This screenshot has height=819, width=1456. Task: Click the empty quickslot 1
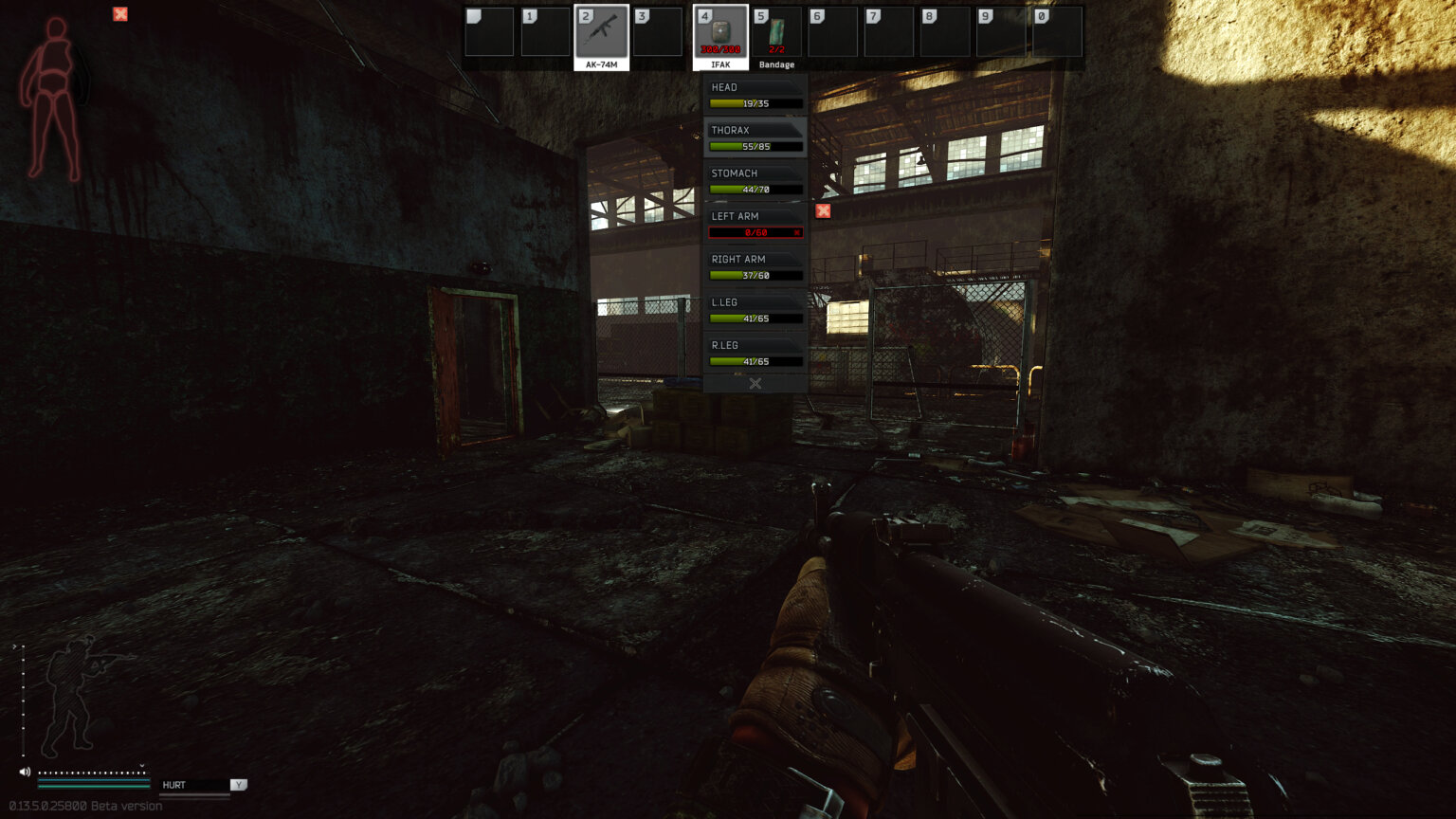pos(545,31)
